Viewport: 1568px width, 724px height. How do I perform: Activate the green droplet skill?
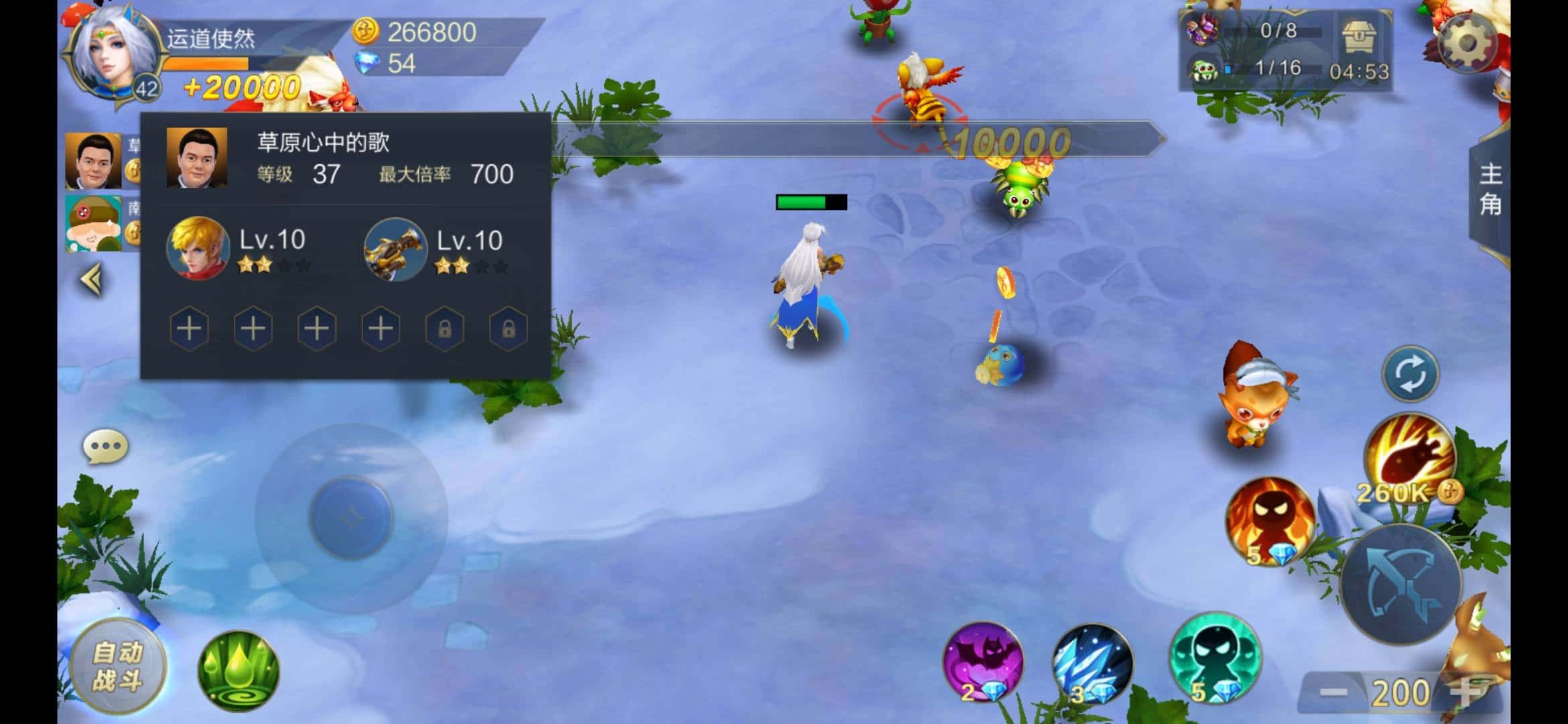click(238, 670)
